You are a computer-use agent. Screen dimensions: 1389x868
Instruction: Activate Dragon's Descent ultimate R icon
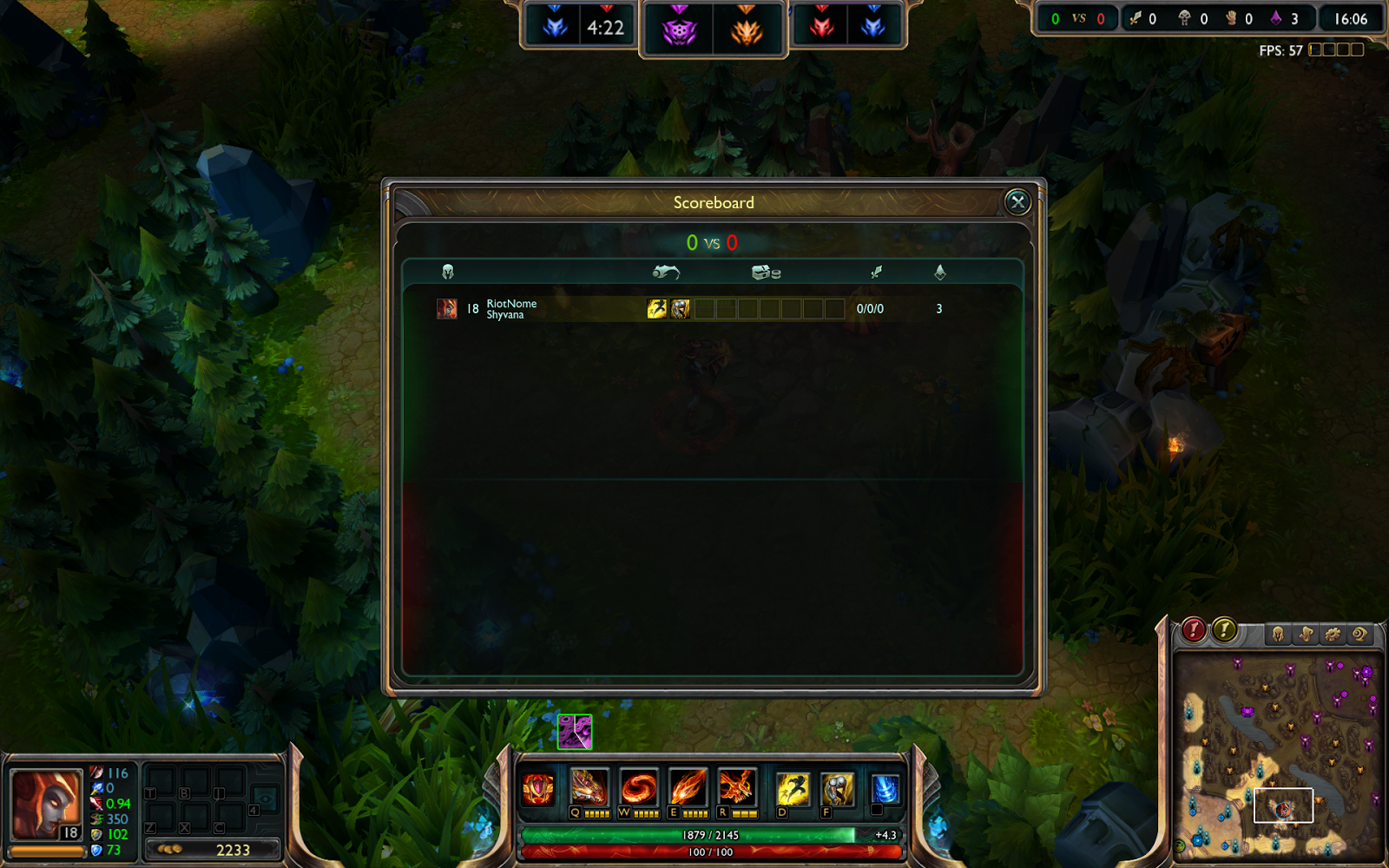tap(739, 788)
